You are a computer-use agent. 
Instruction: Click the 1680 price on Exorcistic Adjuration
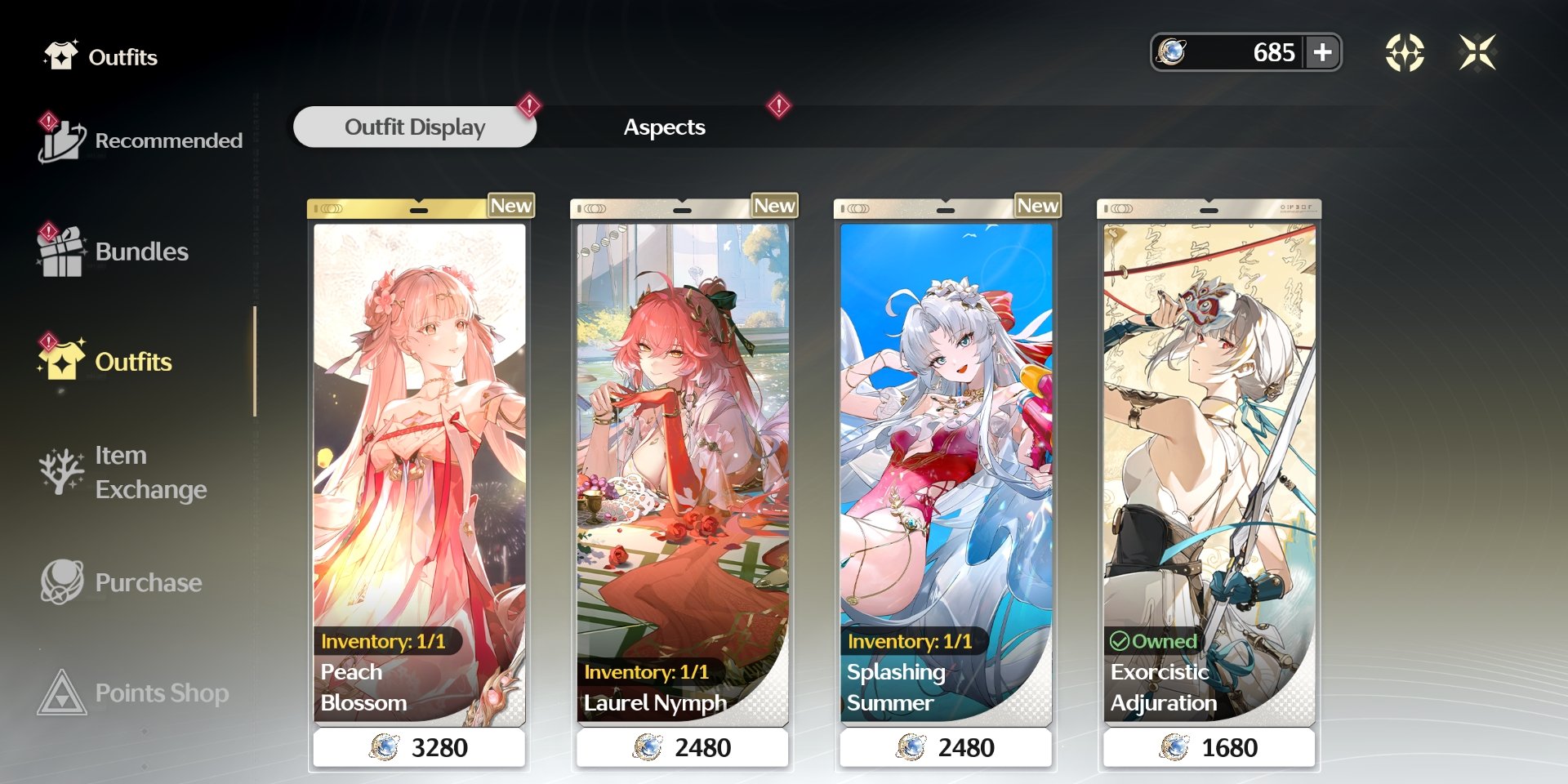tap(1209, 747)
